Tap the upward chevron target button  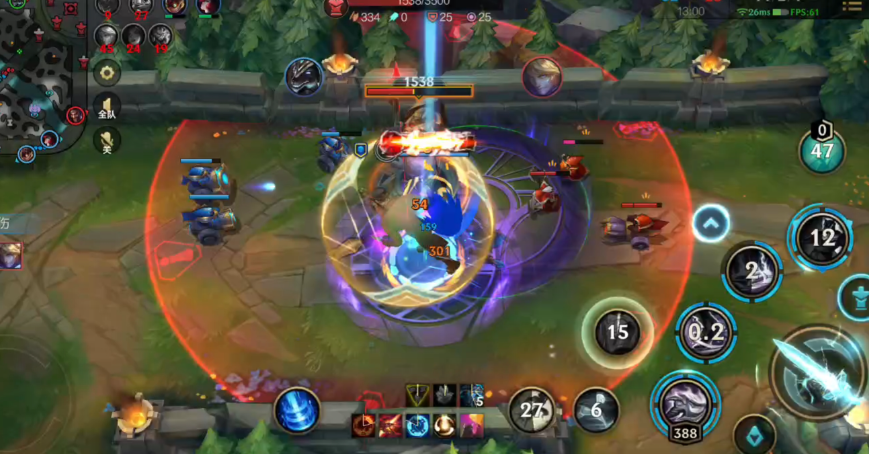pos(710,222)
